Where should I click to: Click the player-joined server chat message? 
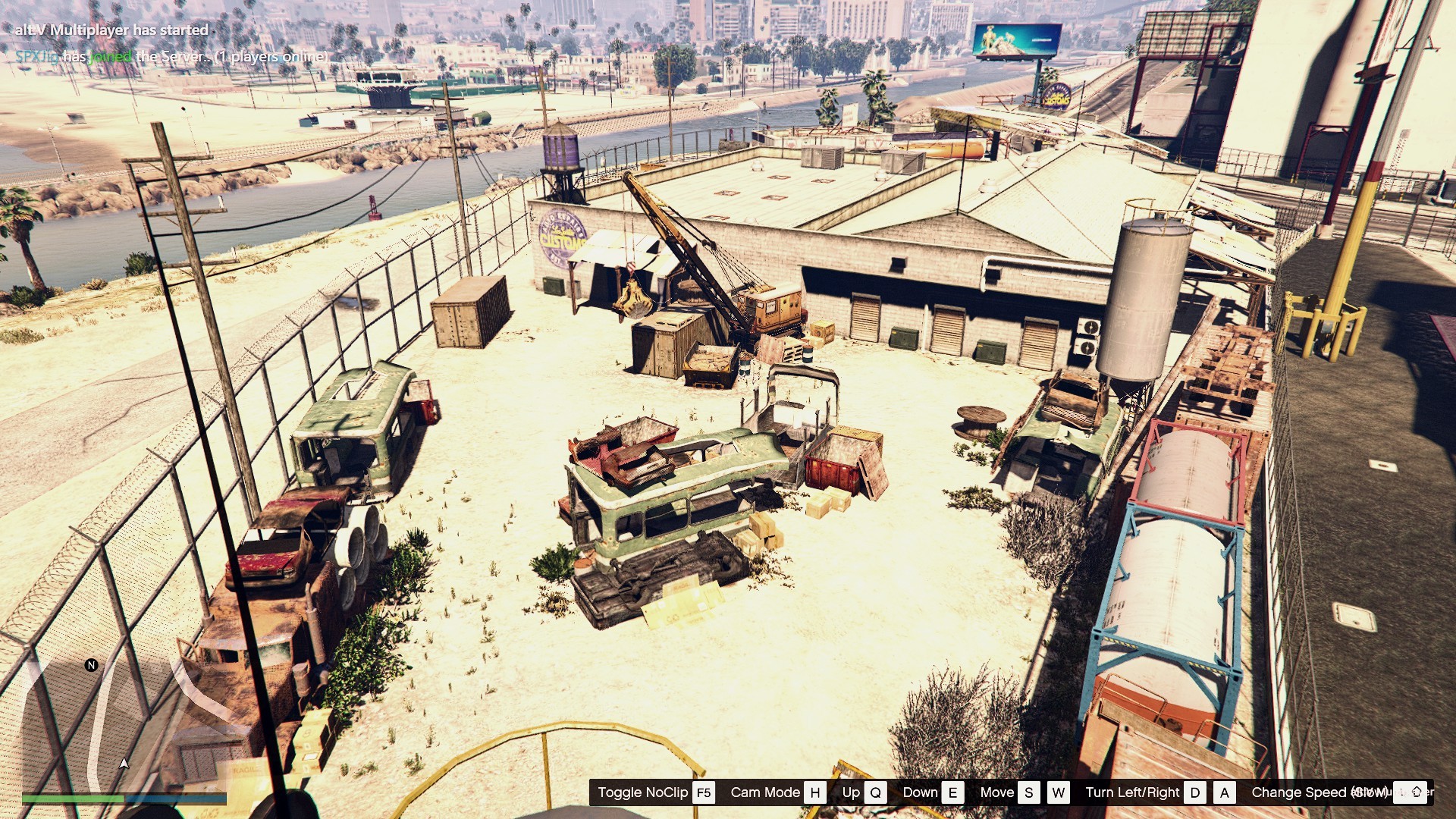[x=172, y=56]
